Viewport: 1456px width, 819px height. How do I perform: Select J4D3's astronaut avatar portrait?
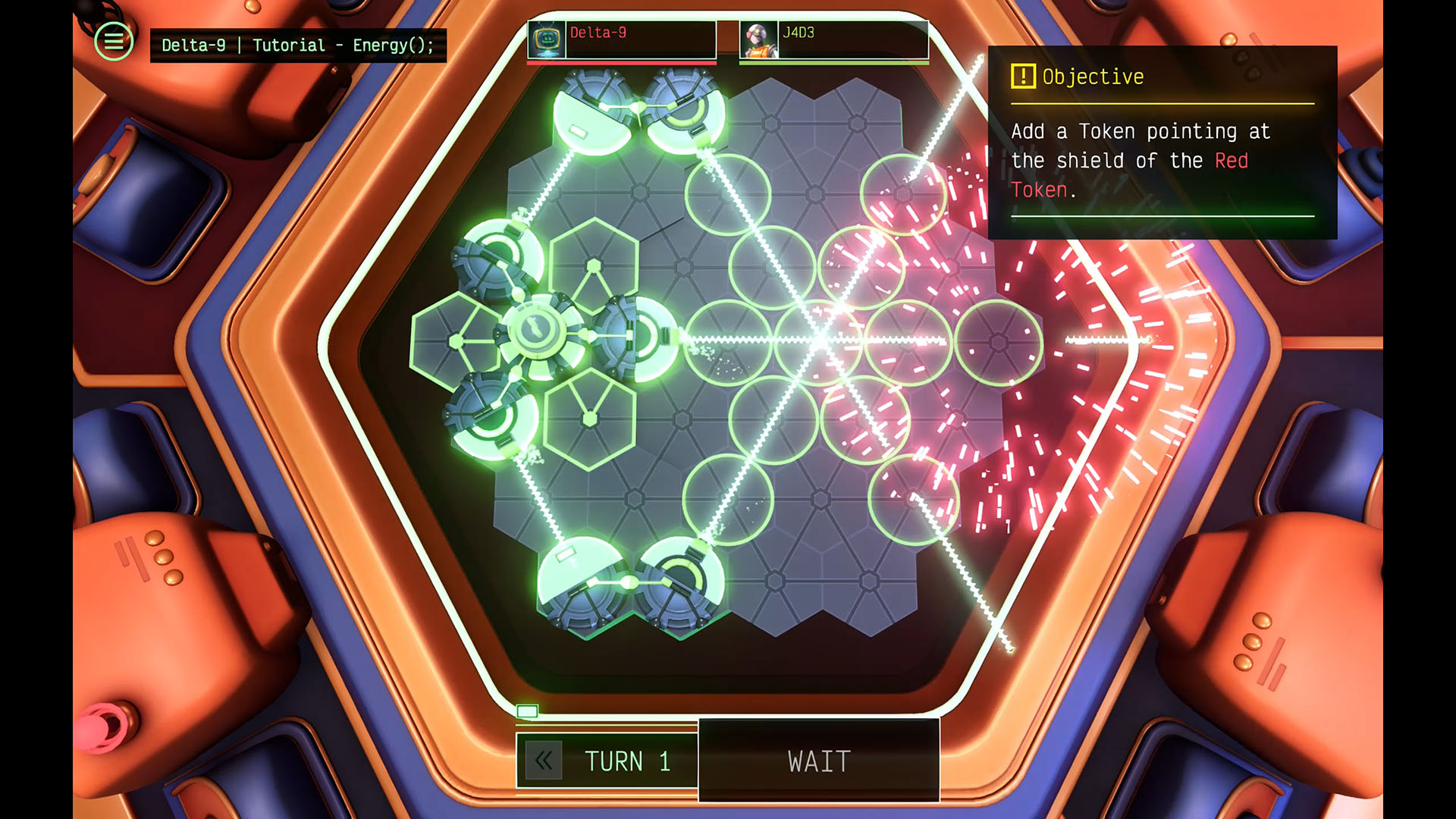tap(758, 37)
